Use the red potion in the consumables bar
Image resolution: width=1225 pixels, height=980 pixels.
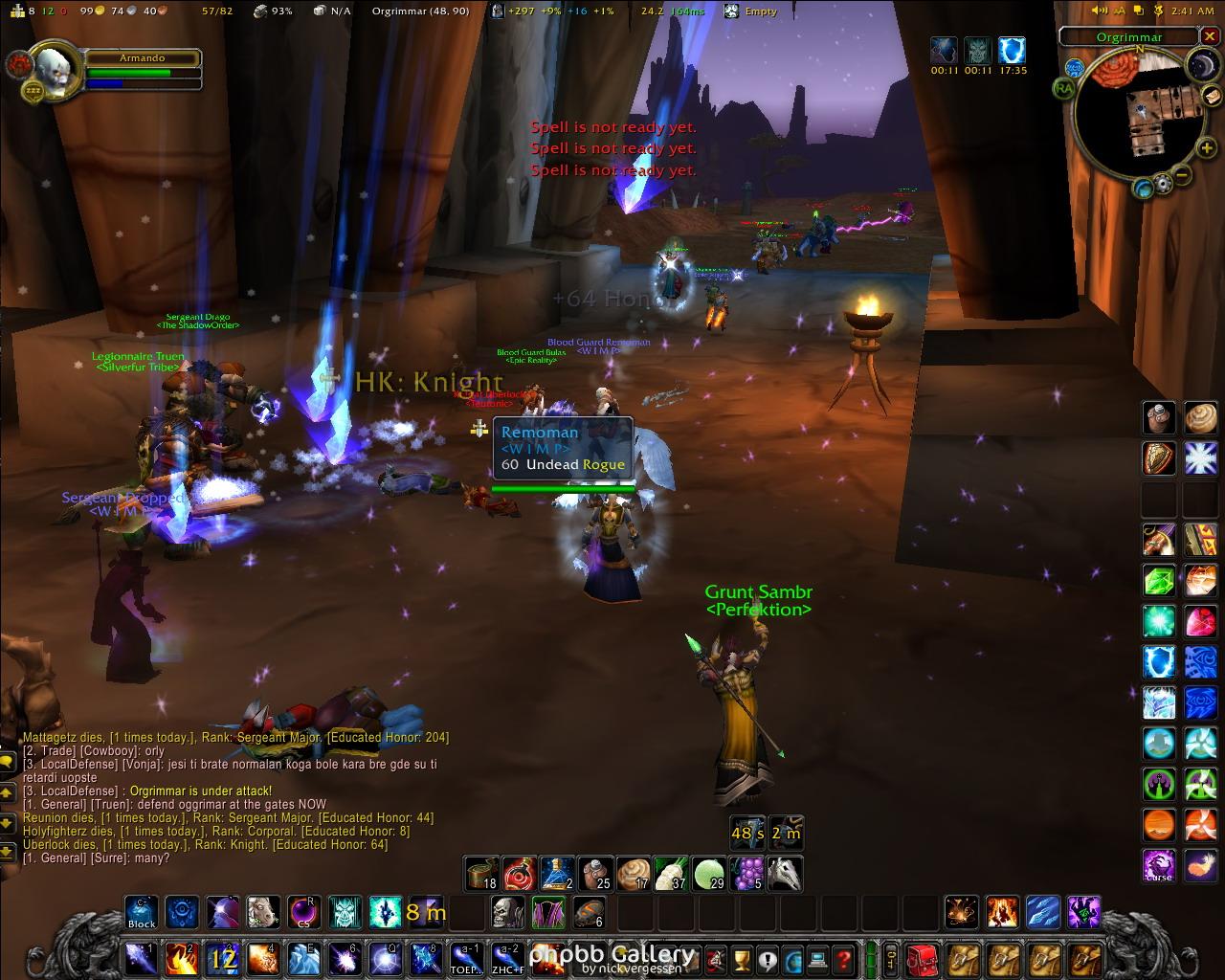[x=519, y=873]
